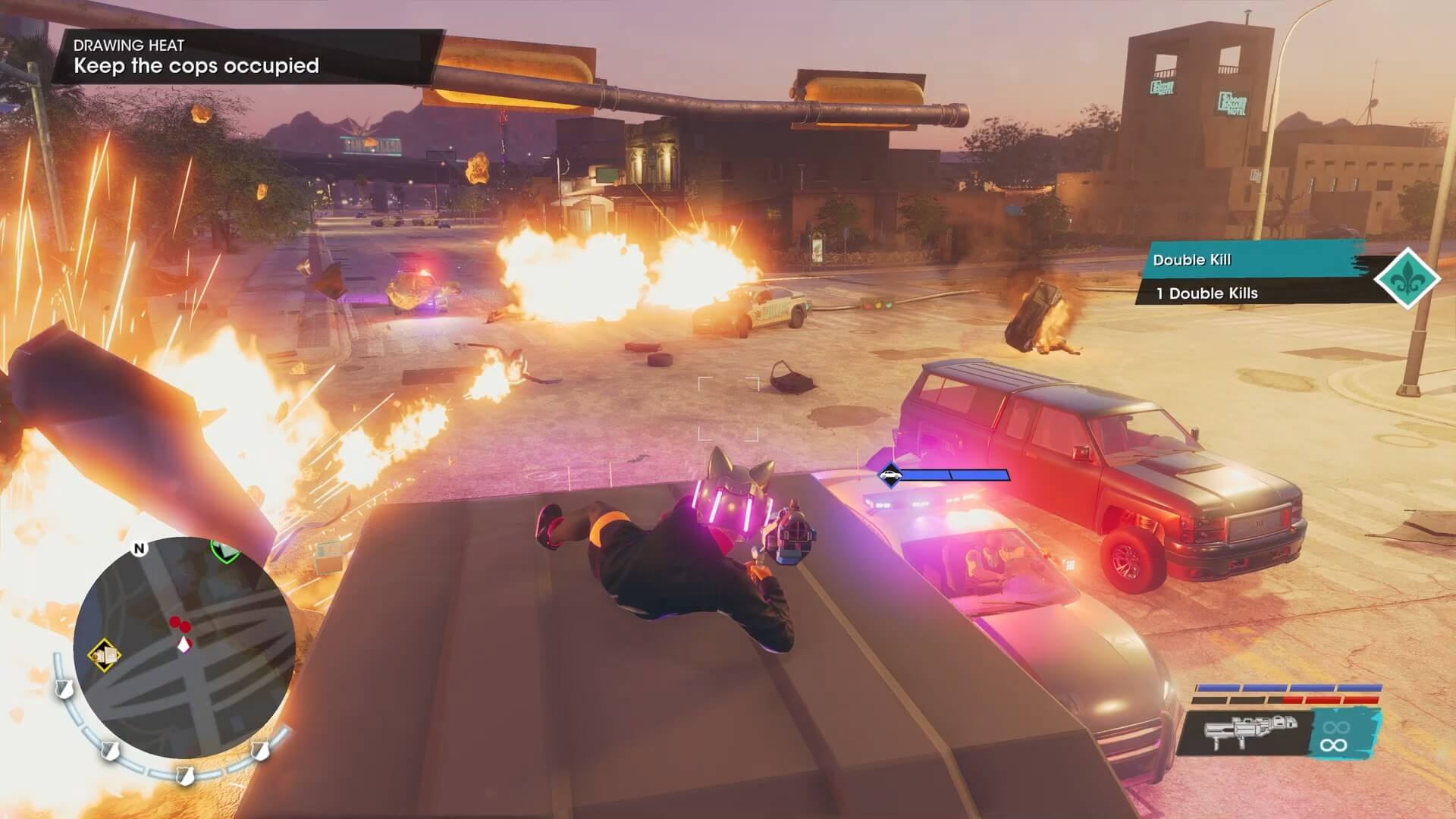The height and width of the screenshot is (819, 1456).
Task: Click the rocket launcher weapon icon
Action: click(1247, 733)
